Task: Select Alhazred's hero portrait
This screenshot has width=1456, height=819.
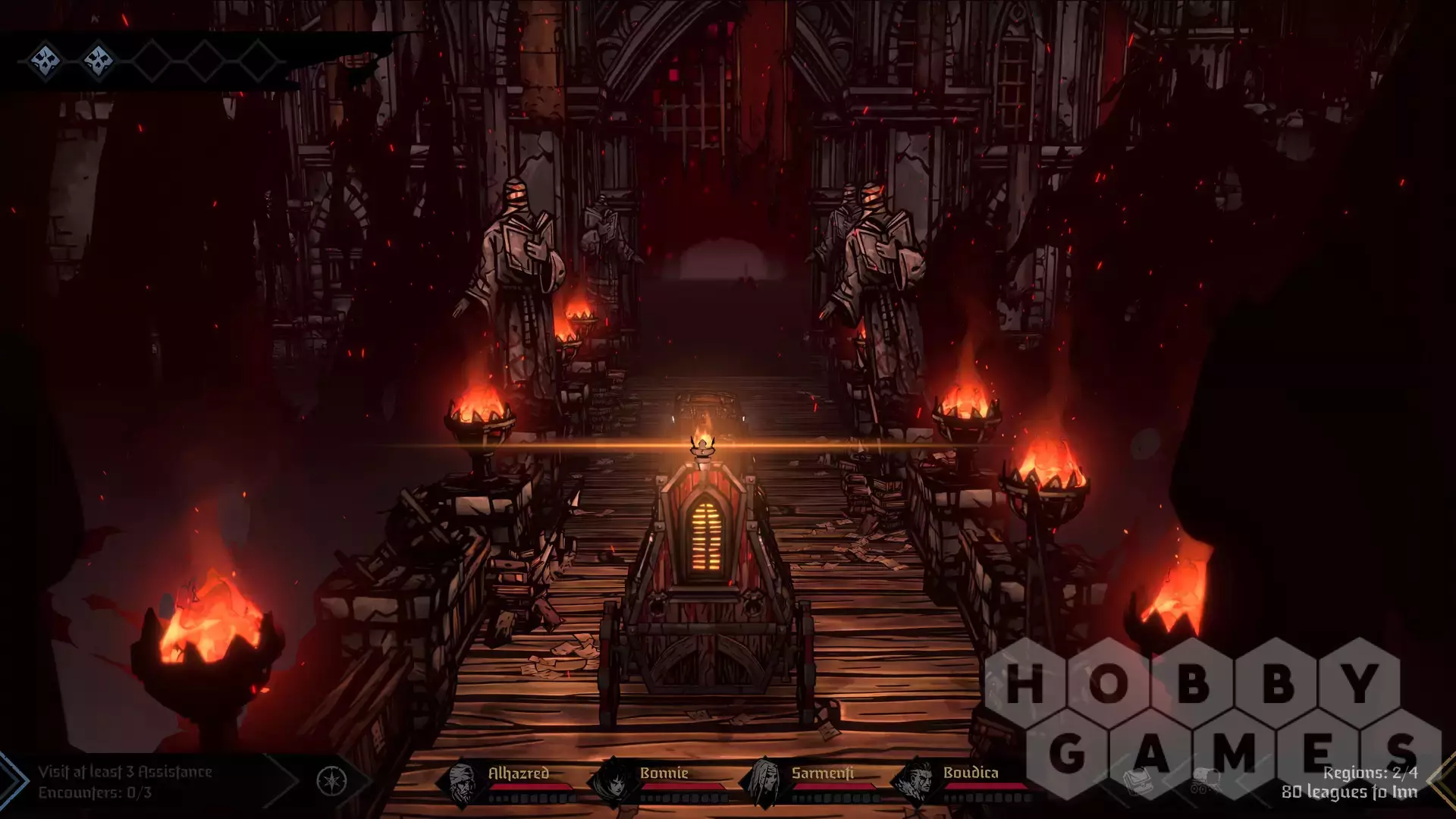Action: point(461,783)
